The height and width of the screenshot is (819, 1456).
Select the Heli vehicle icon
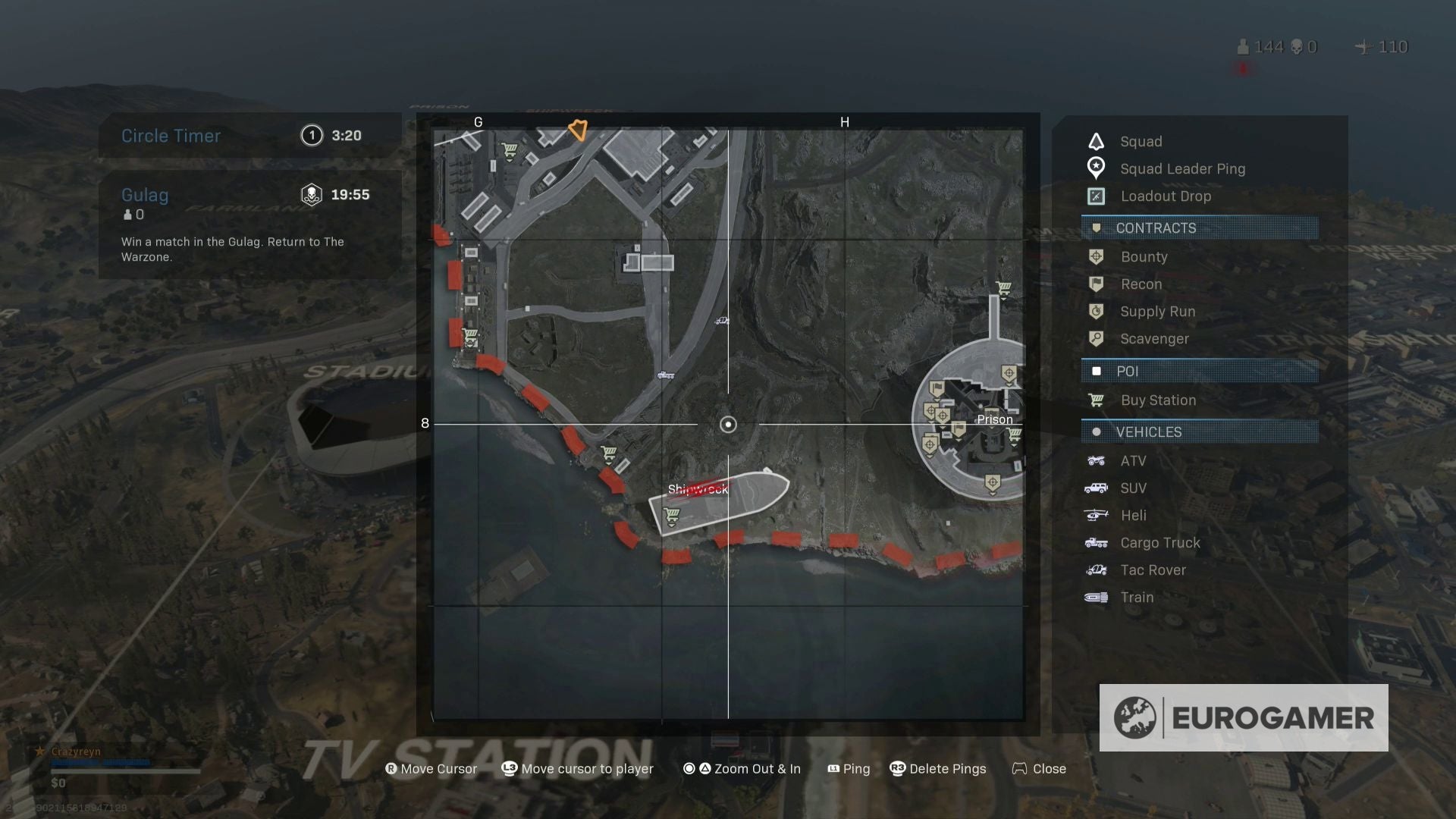(x=1097, y=515)
